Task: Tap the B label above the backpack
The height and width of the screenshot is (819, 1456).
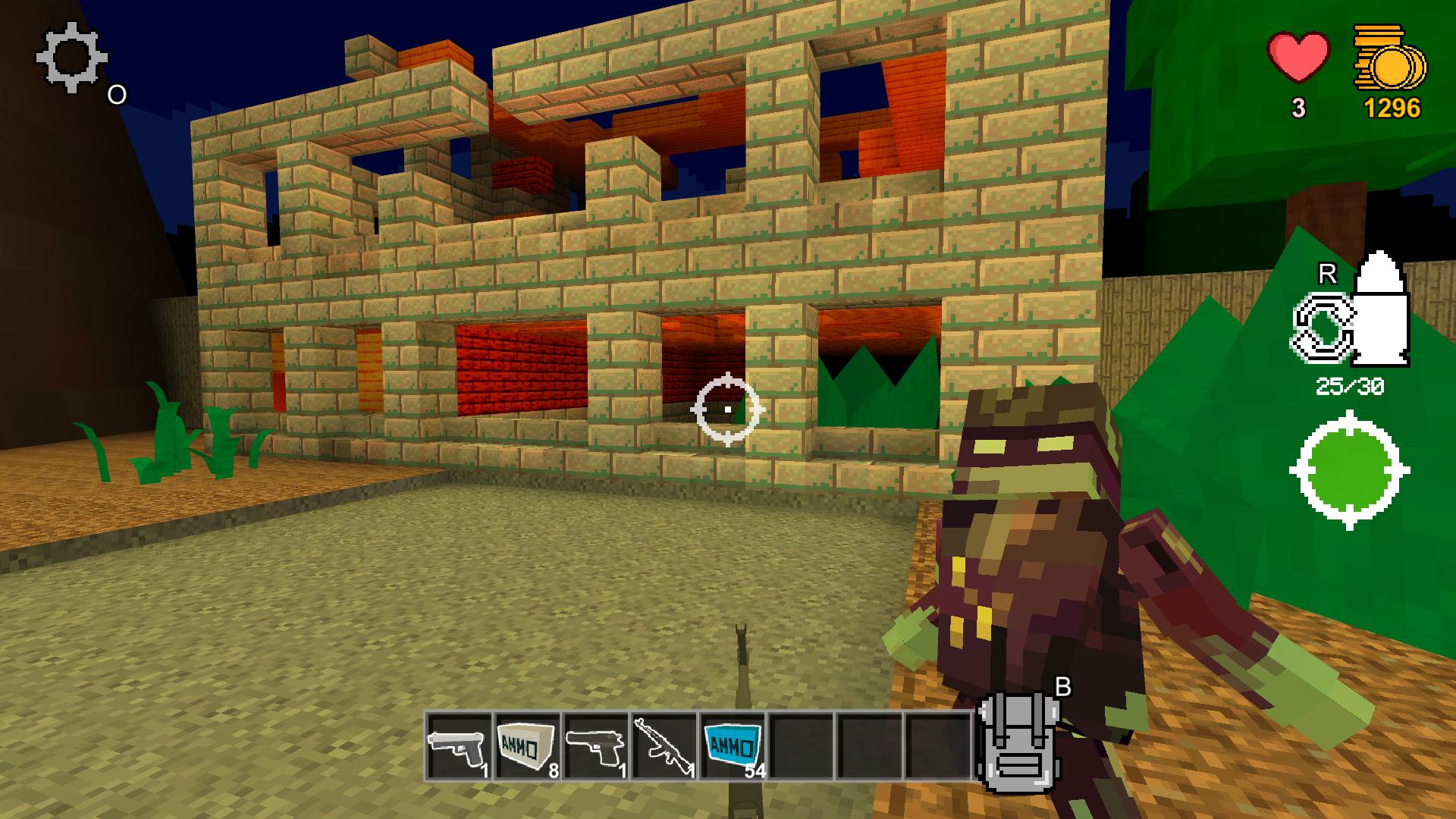Action: (1063, 685)
